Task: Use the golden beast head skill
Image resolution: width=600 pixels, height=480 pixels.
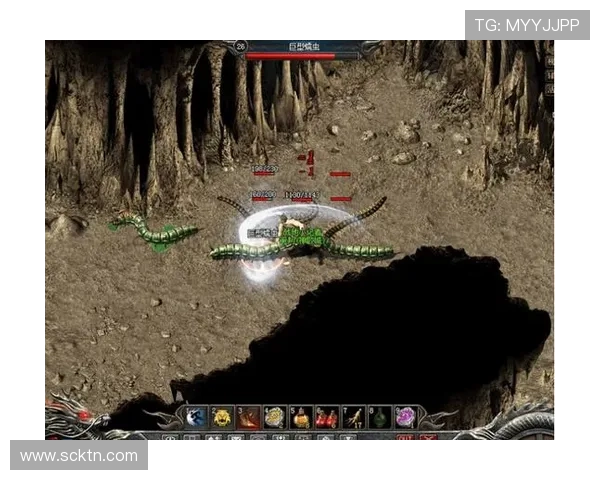Action: coord(222,417)
